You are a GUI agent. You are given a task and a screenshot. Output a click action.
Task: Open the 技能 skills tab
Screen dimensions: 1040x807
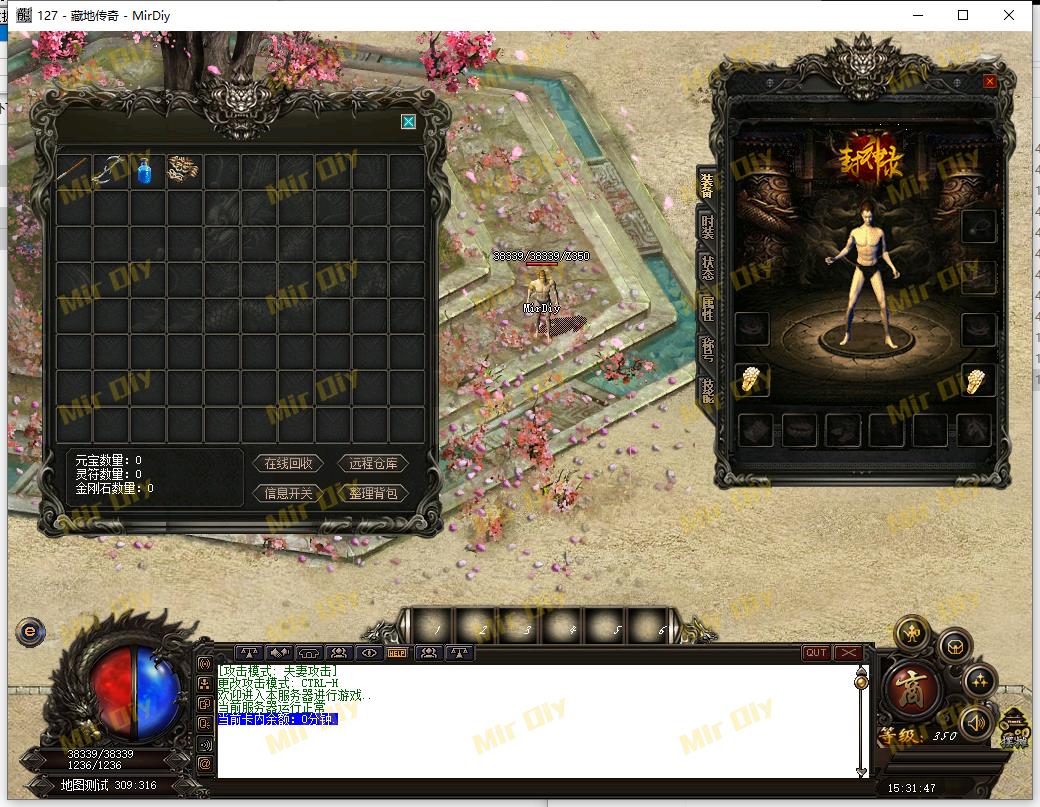click(708, 389)
